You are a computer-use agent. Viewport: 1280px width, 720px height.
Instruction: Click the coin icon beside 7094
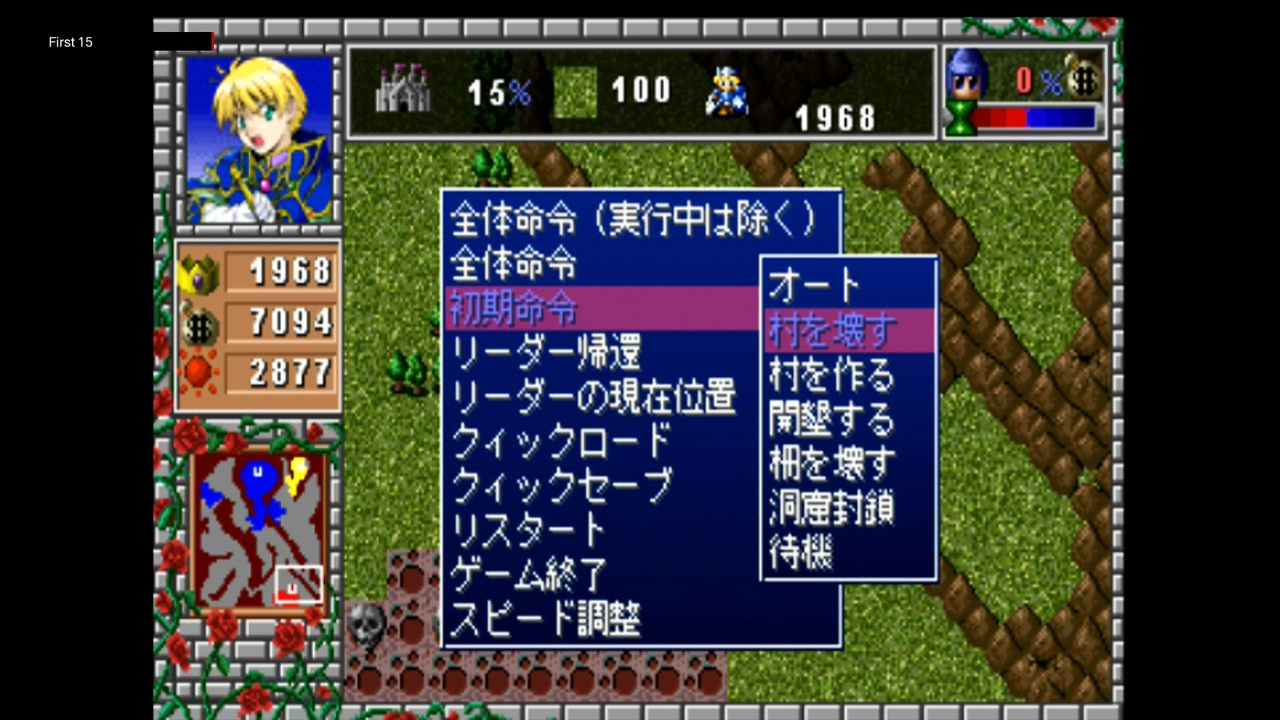(x=200, y=323)
